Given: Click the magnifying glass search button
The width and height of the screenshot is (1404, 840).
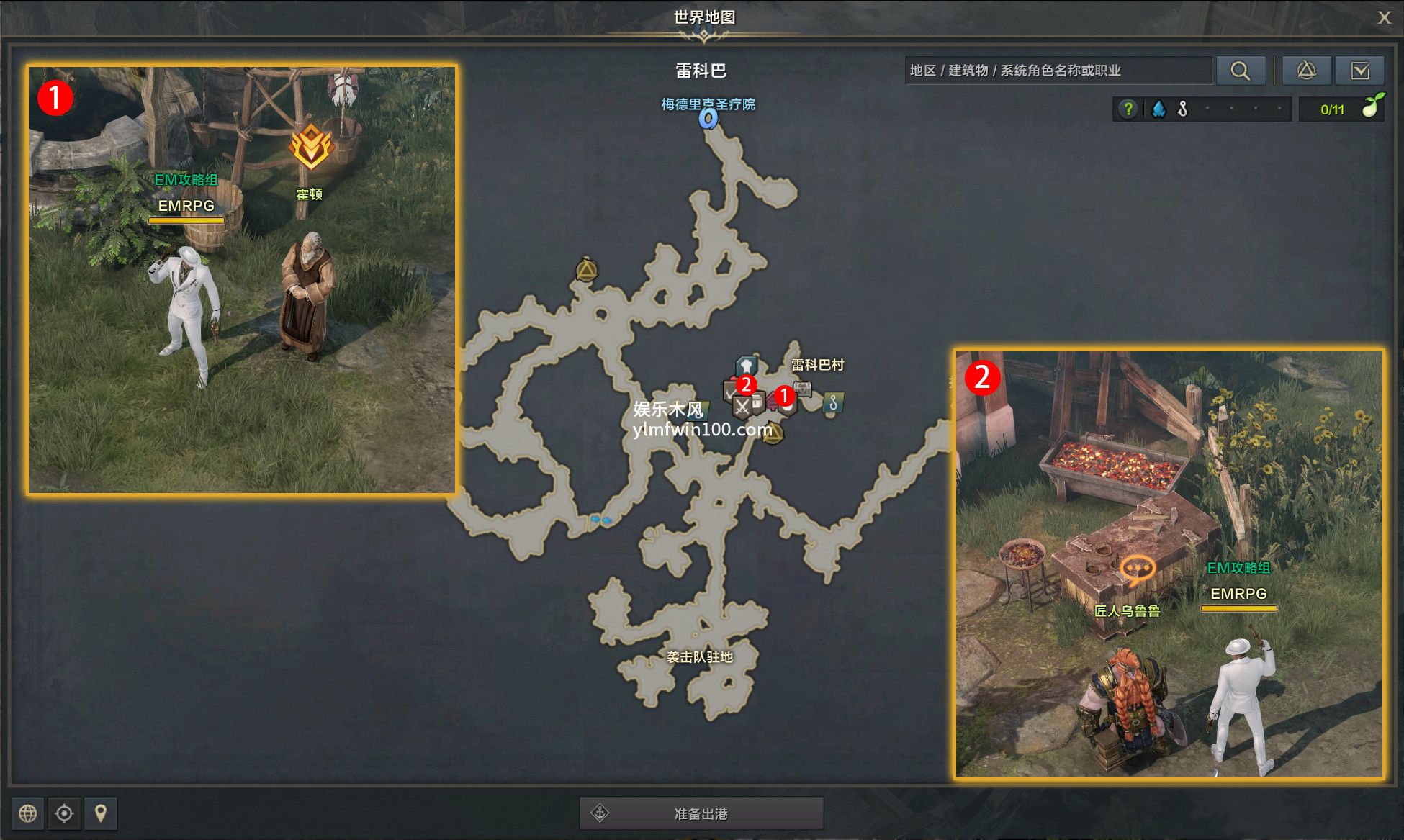Looking at the screenshot, I should pyautogui.click(x=1240, y=71).
